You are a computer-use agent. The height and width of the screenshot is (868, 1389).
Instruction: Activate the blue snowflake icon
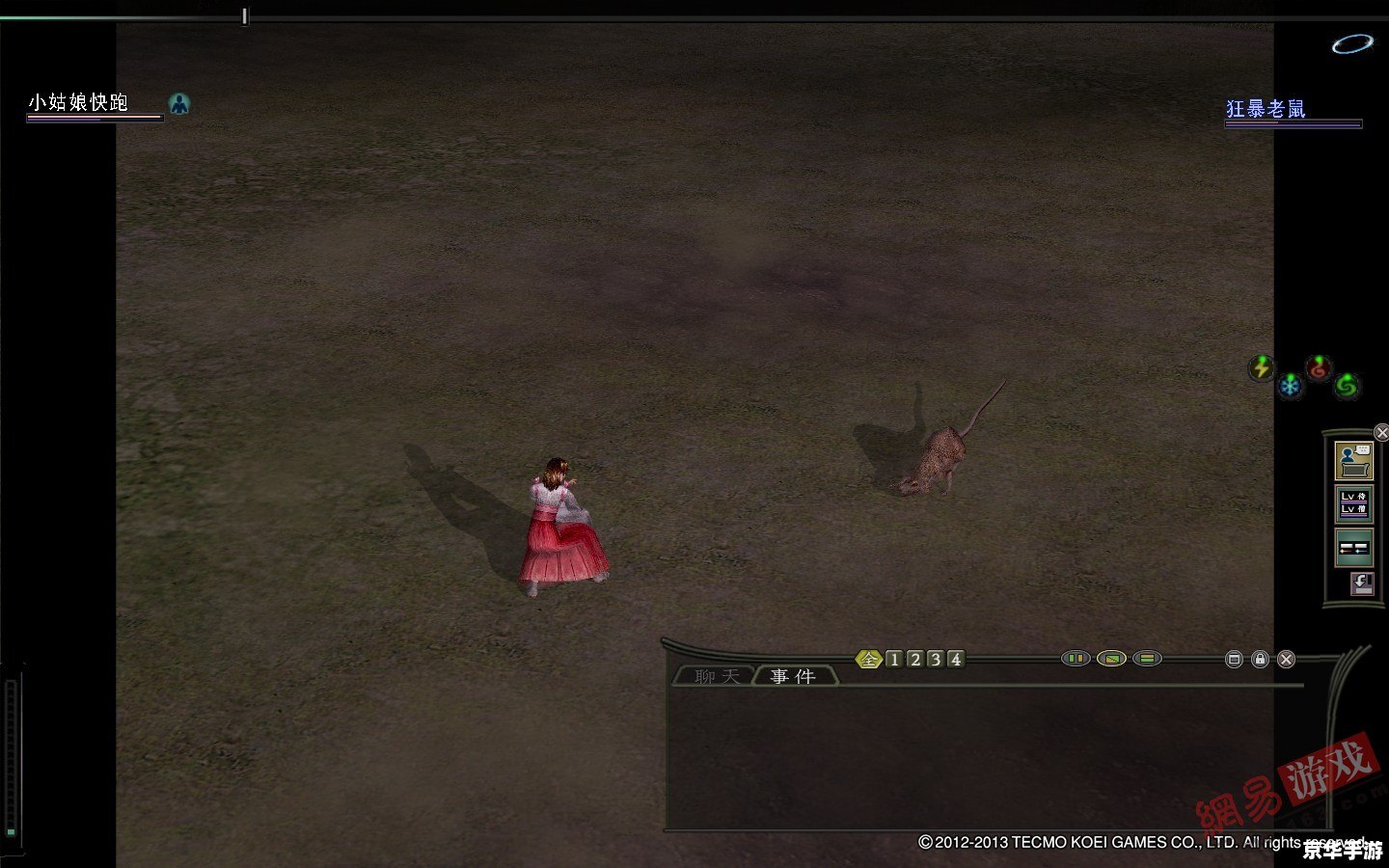tap(1290, 387)
